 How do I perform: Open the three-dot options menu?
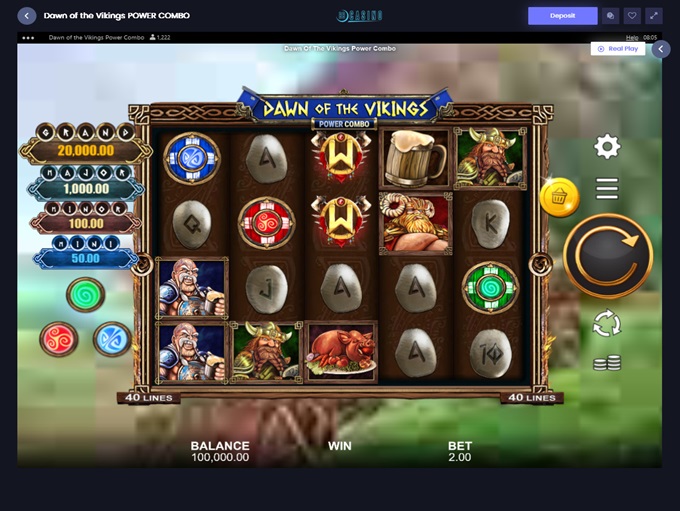tap(28, 37)
